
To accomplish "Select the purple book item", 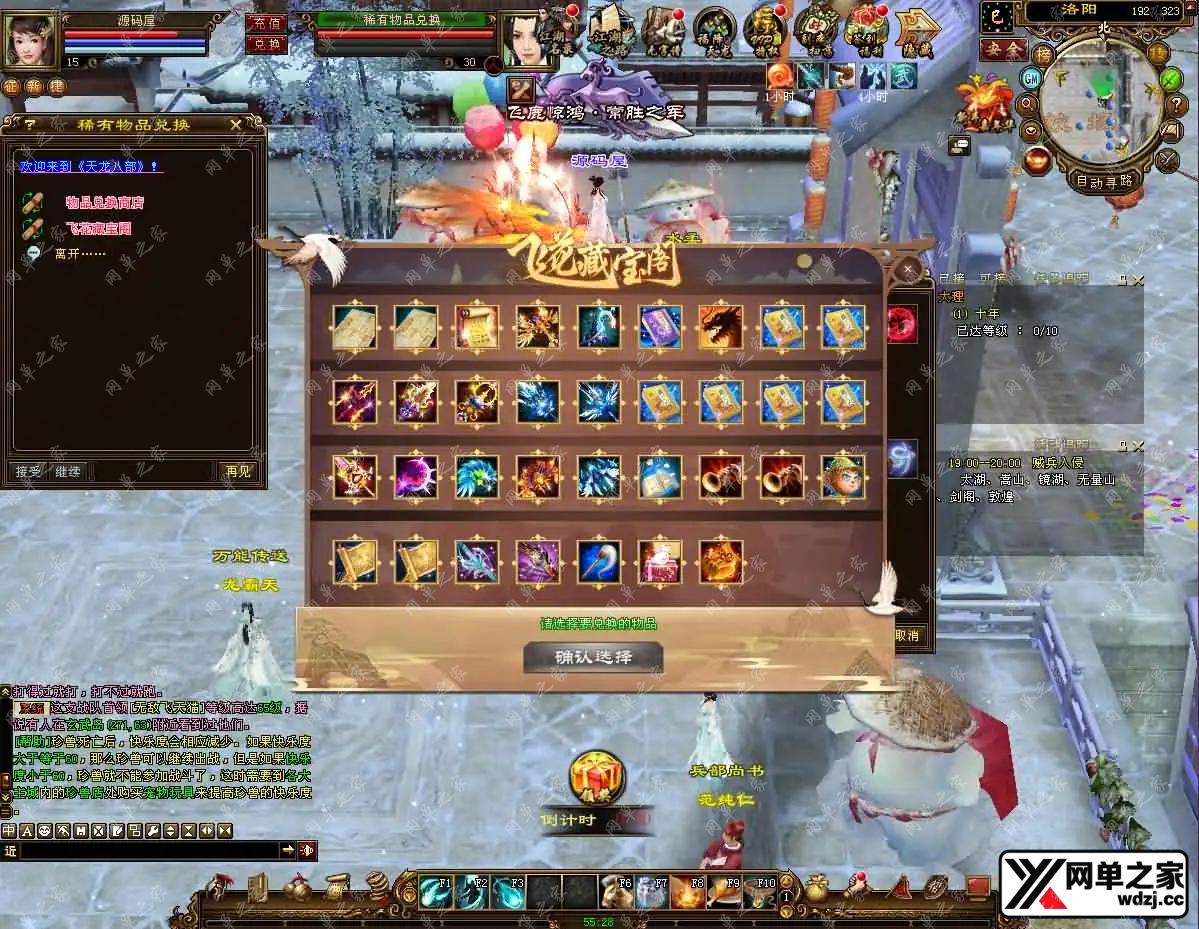I will click(x=660, y=327).
